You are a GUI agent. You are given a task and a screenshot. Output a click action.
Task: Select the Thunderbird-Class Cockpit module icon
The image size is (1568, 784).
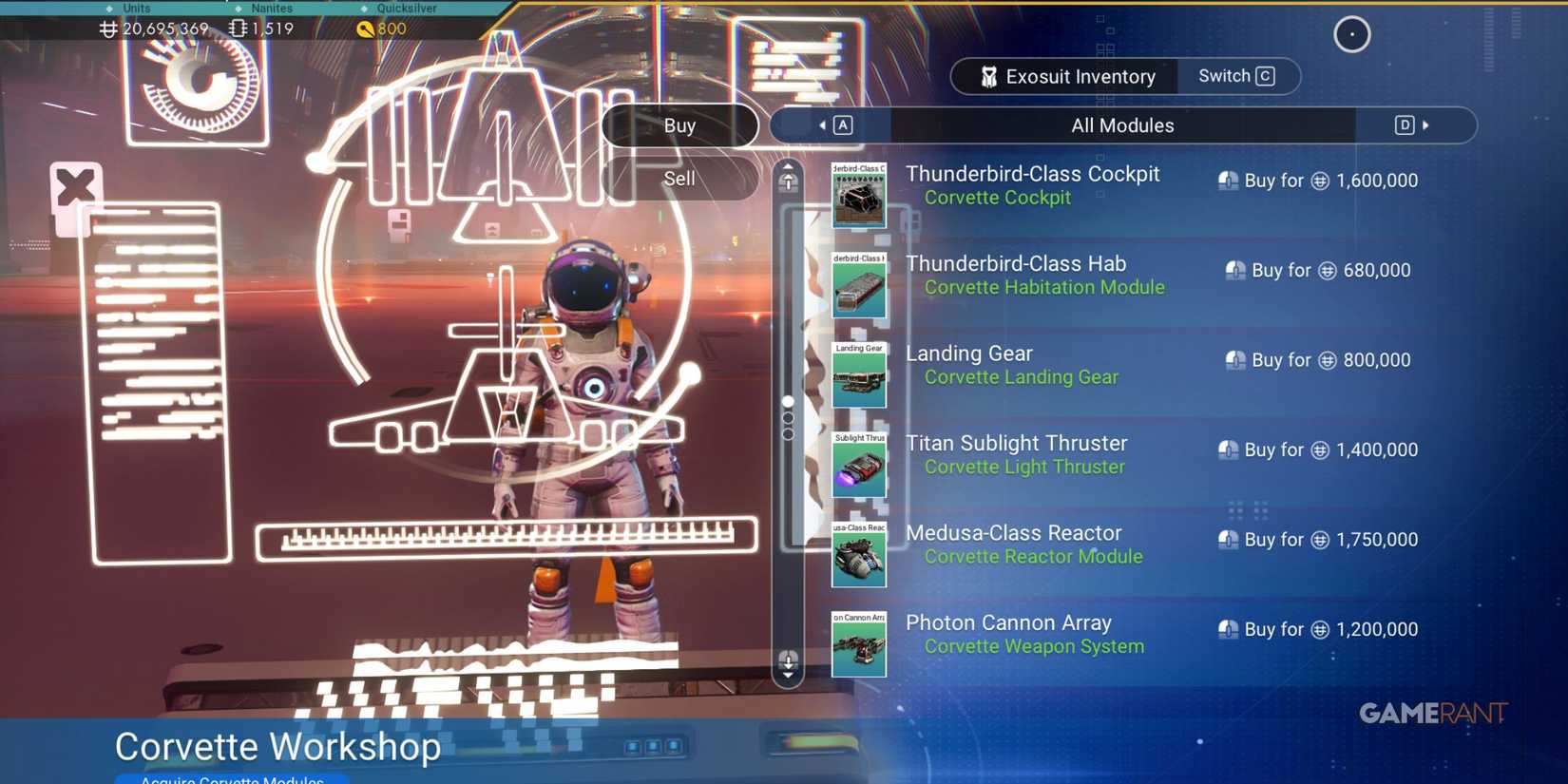coord(858,196)
